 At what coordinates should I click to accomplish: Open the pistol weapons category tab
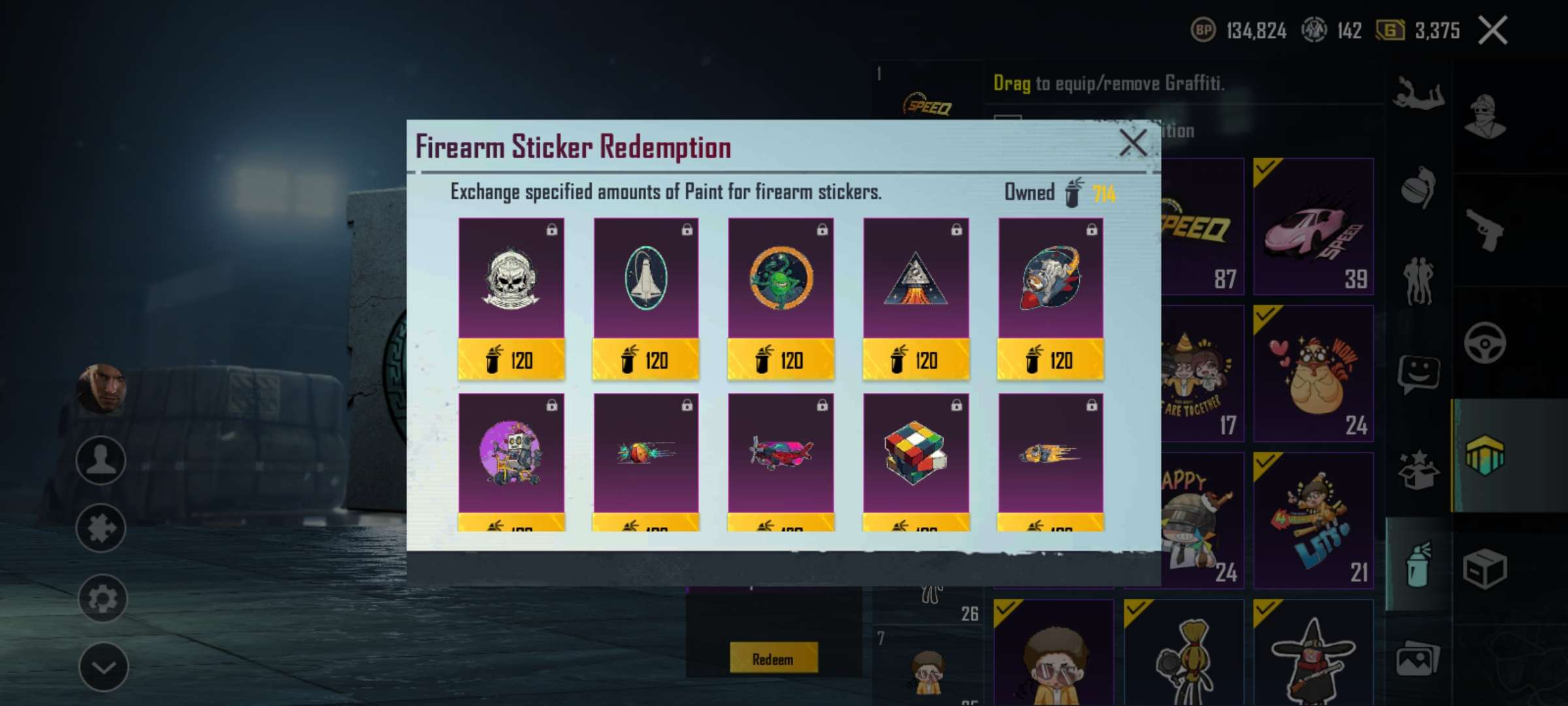point(1484,229)
